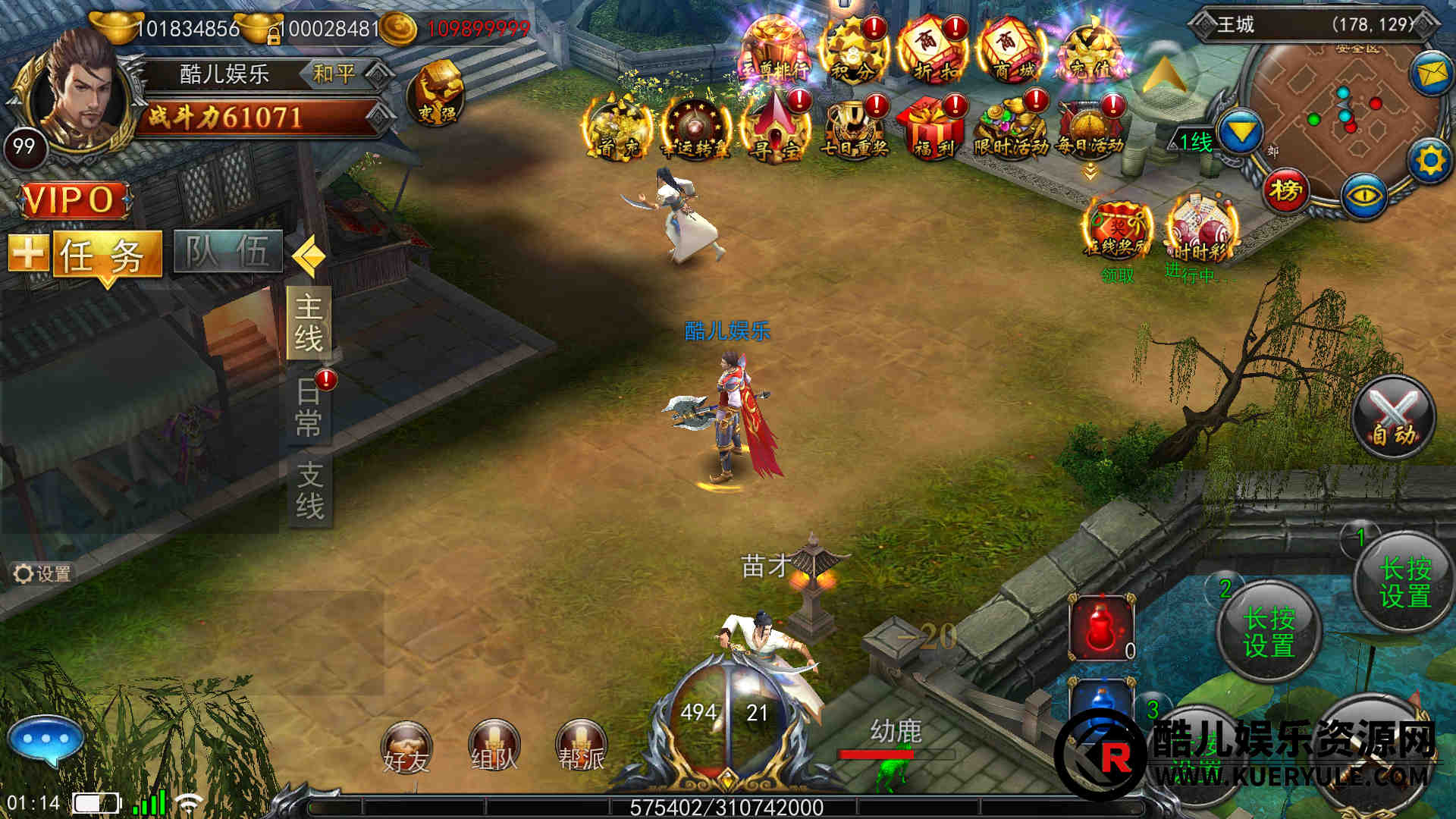This screenshot has height=819, width=1456.
Task: Open the 寻宝 treasure hunt icon
Action: pos(776,127)
